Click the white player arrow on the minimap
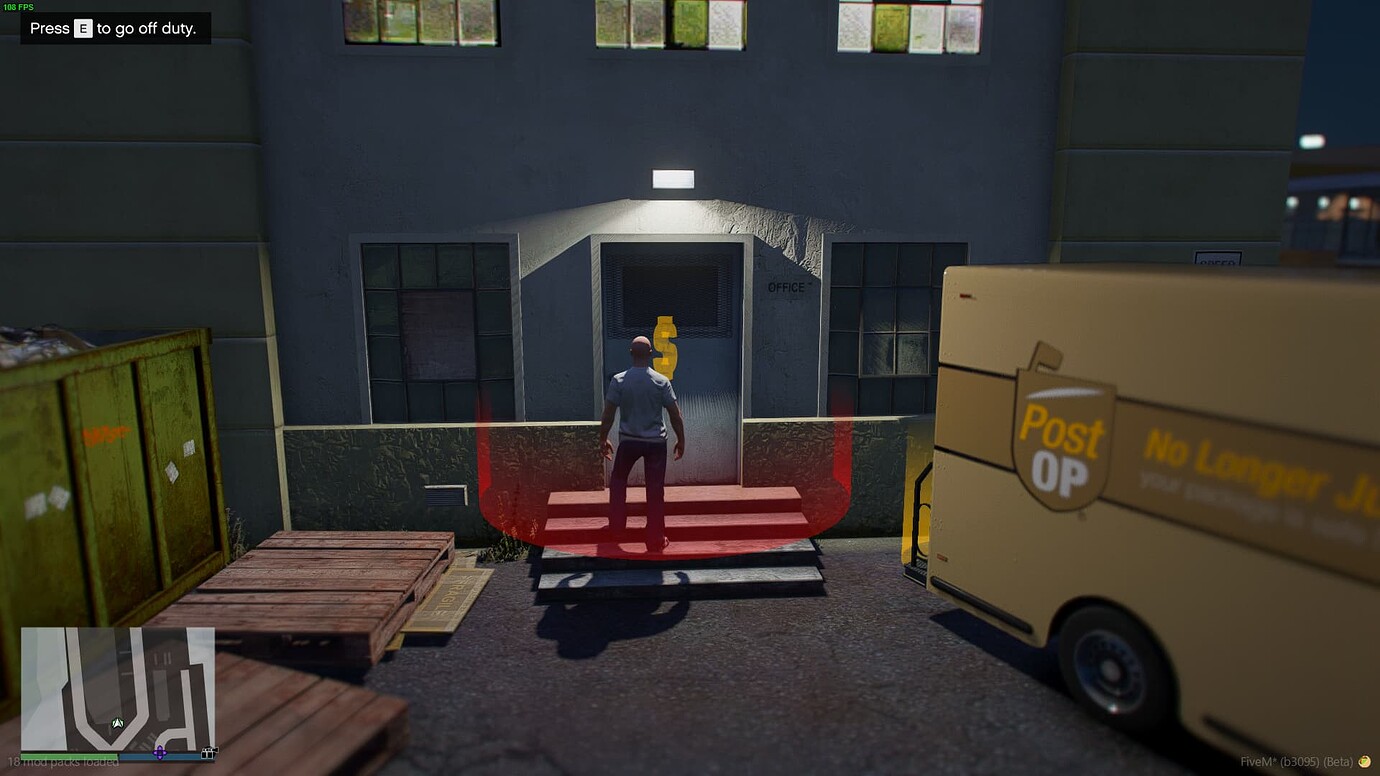The width and height of the screenshot is (1380, 776). (x=117, y=722)
